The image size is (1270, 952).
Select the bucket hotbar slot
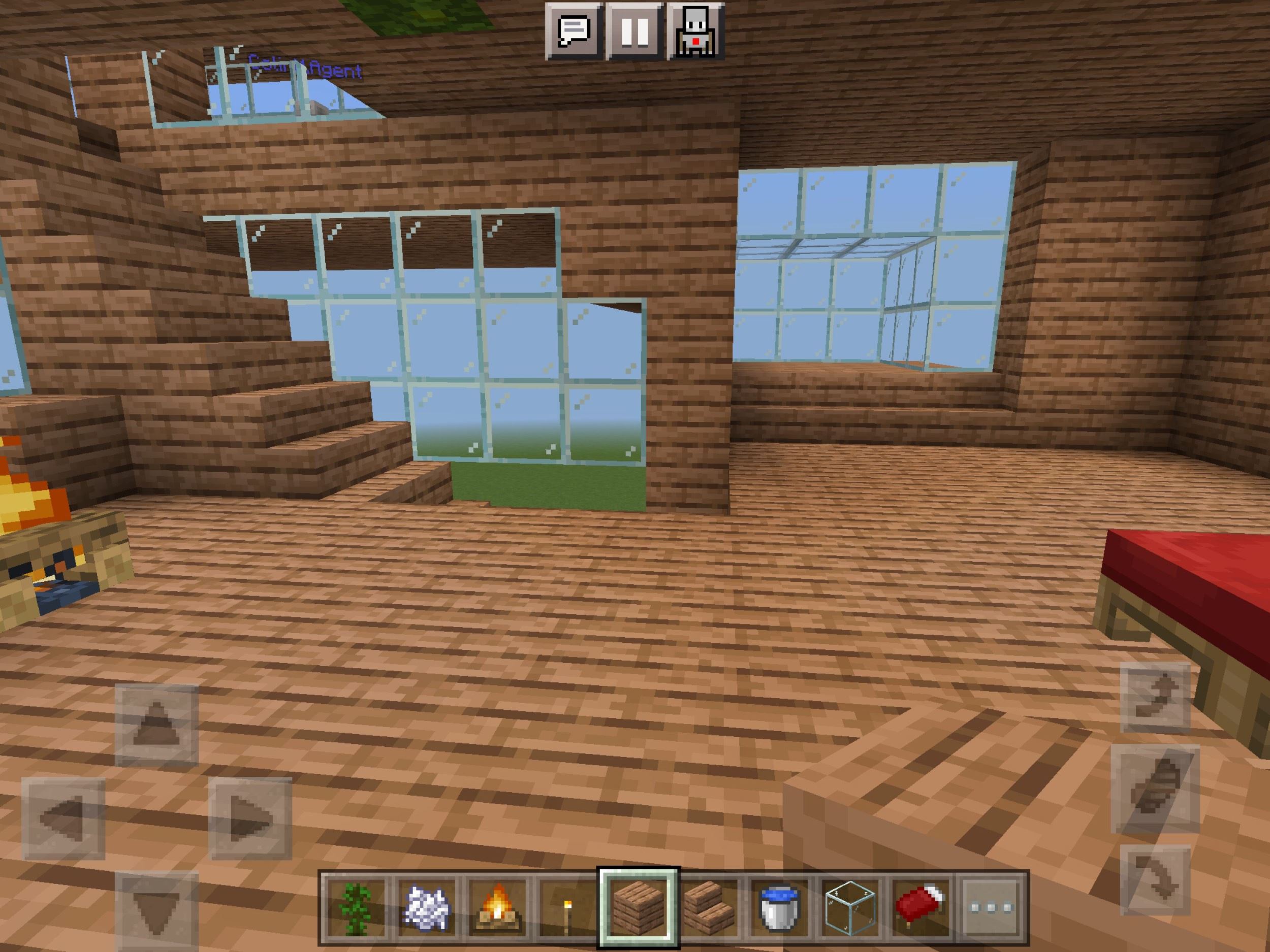tap(780, 908)
